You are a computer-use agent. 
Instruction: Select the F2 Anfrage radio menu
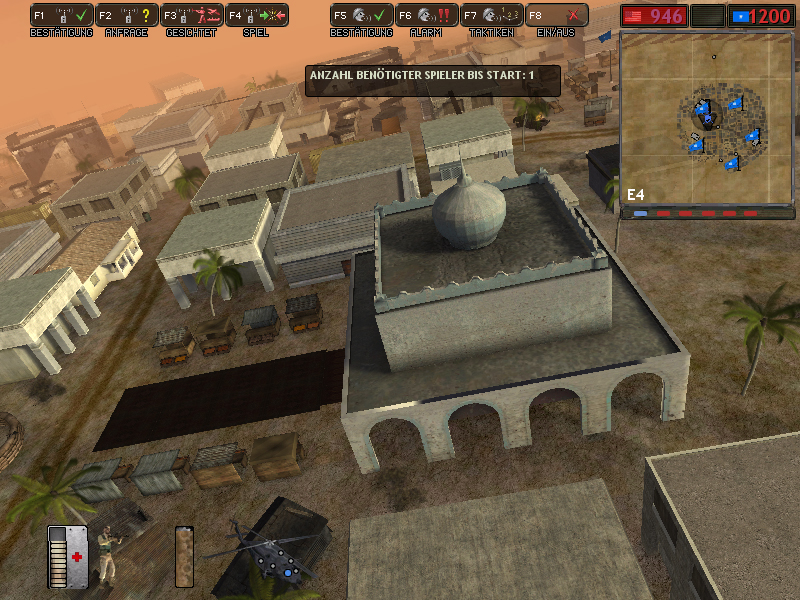127,16
